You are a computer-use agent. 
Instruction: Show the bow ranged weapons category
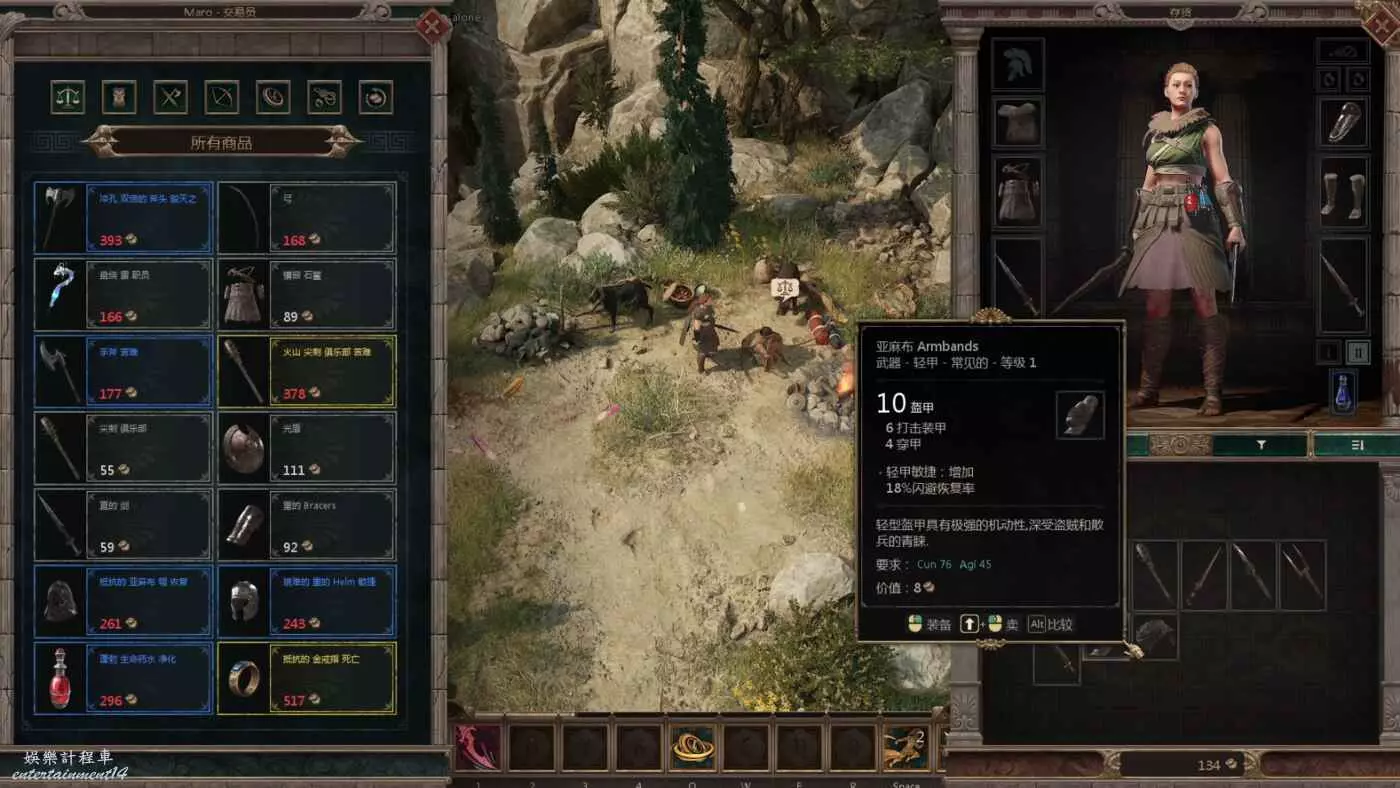(x=222, y=97)
